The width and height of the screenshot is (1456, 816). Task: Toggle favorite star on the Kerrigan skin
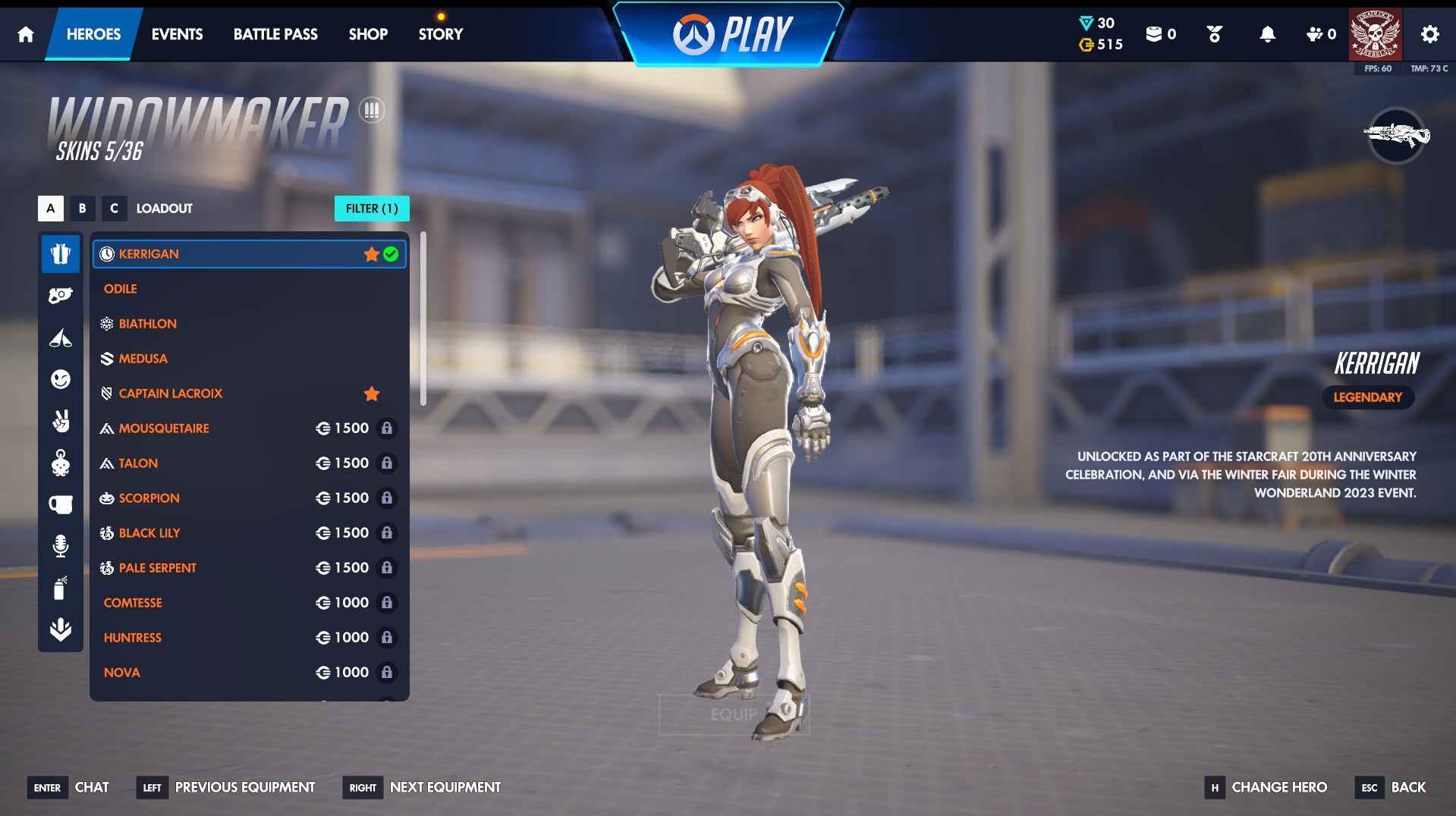371,254
